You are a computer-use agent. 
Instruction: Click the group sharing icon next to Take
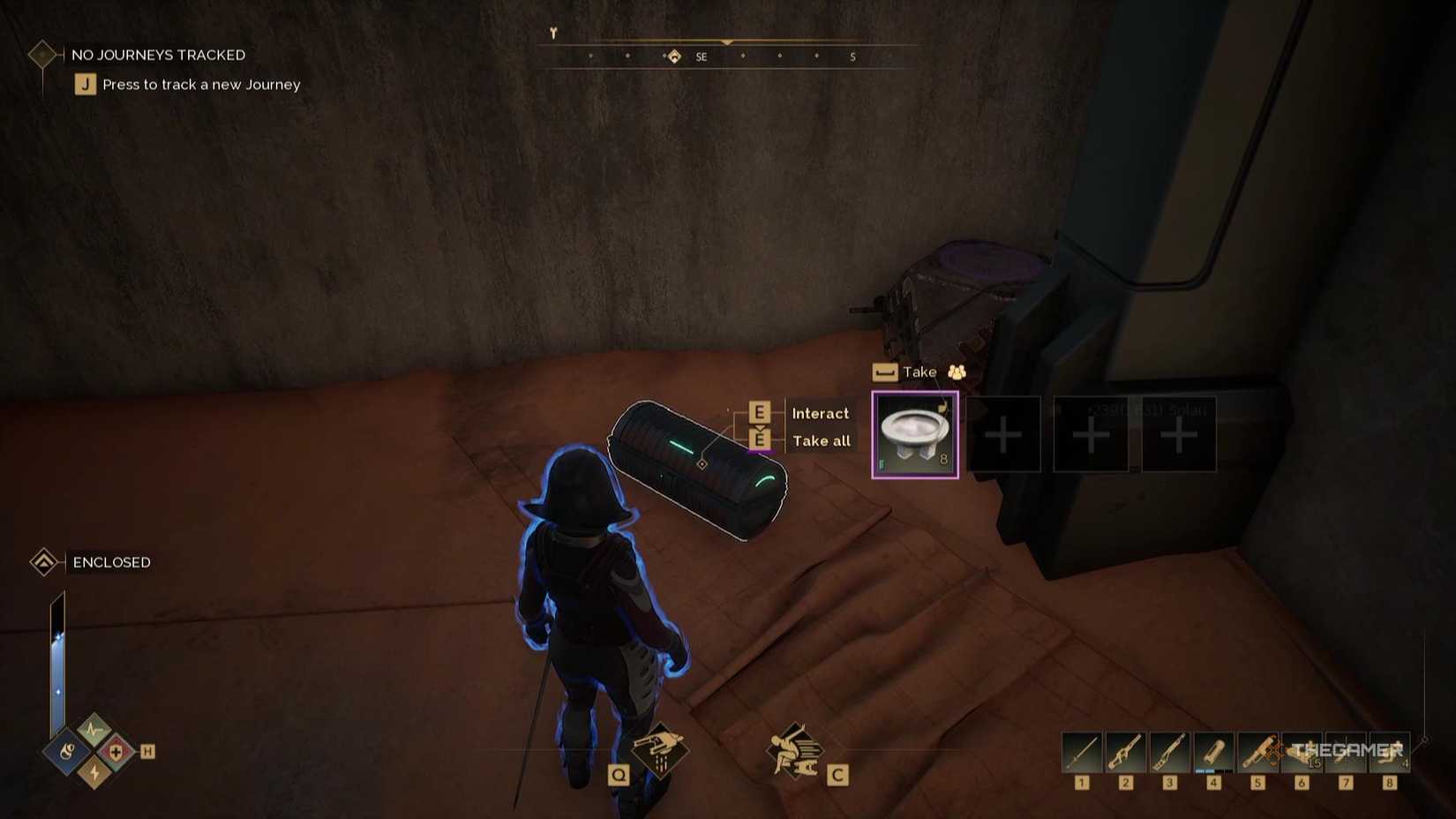coord(956,372)
